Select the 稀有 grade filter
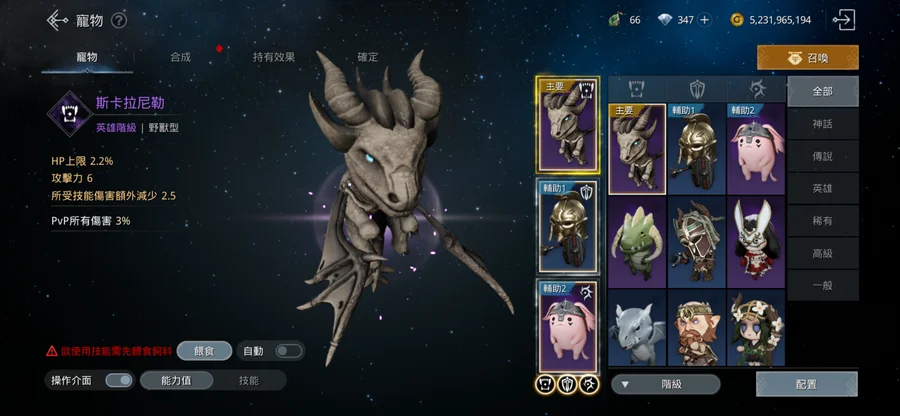The width and height of the screenshot is (900, 416). [x=822, y=221]
